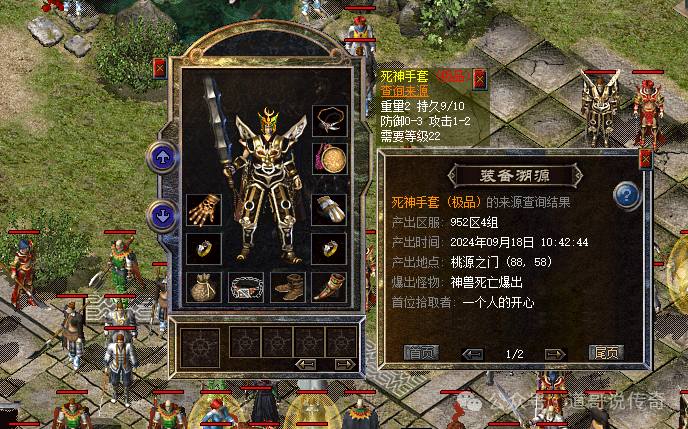
Task: Click the right arrow under the empty rune slots
Action: pyautogui.click(x=343, y=363)
